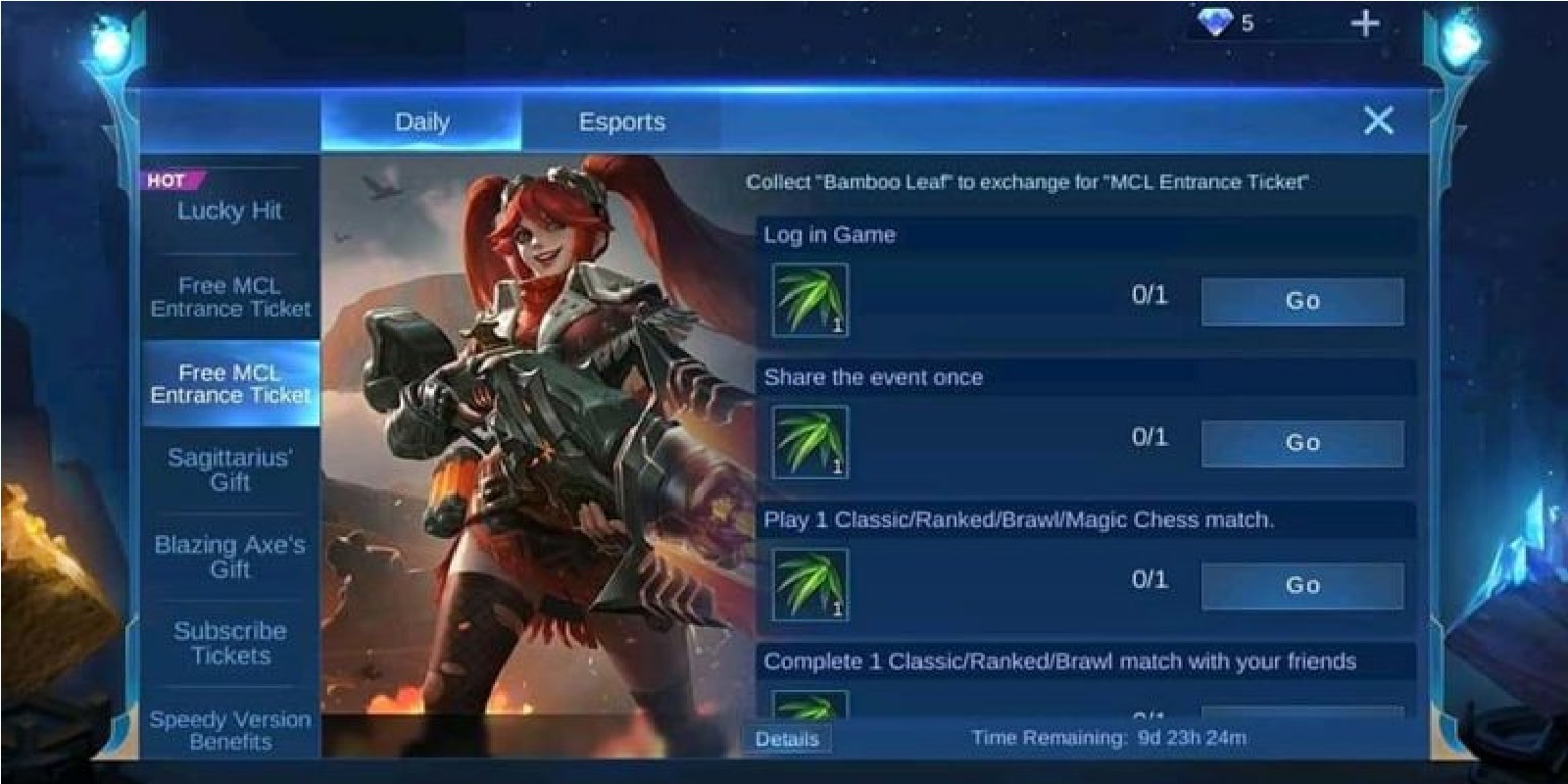Open the Daily tab
This screenshot has height=784, width=1568.
coord(421,122)
